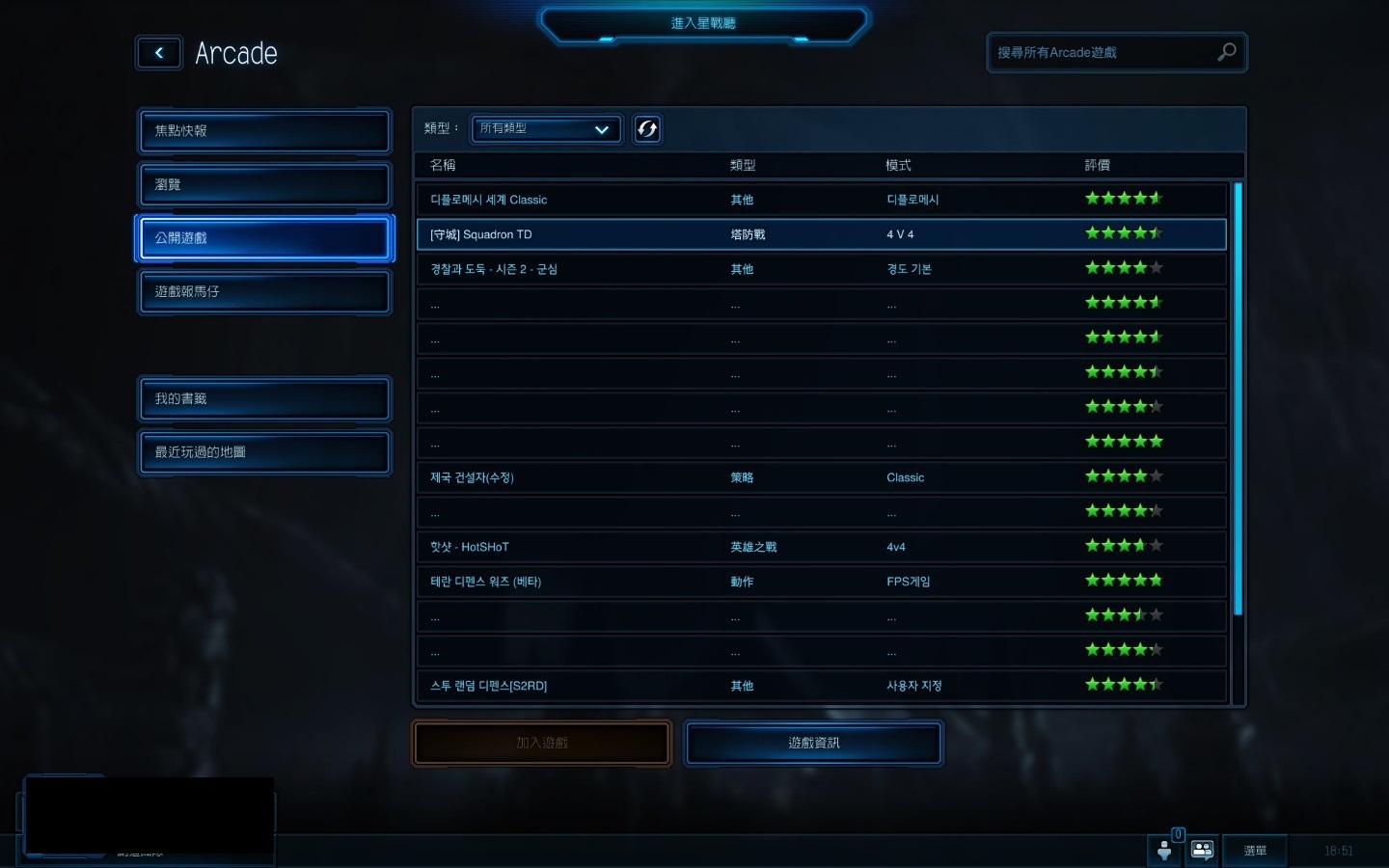Open 最近玩過的地圖 recent maps
Screen dimensions: 1389x868
(x=264, y=452)
